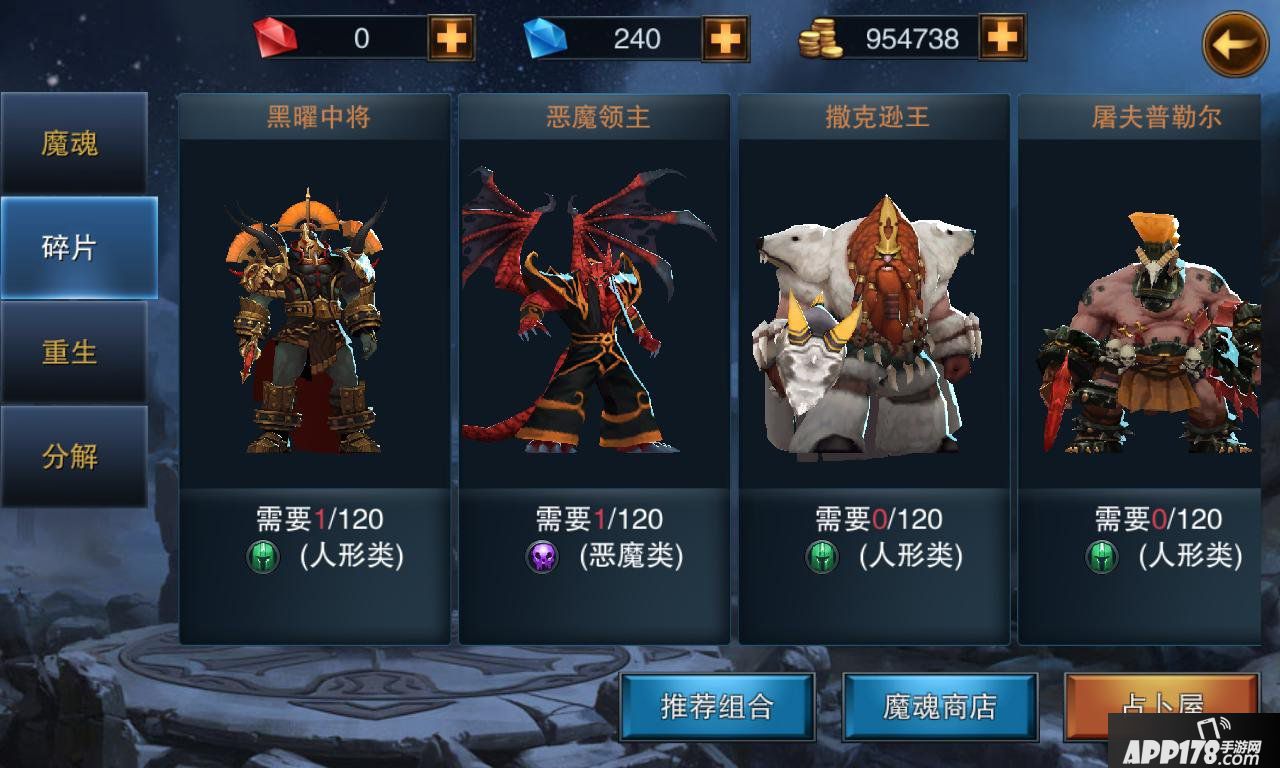Click the green humanoid type icon under 黑曜中将

point(262,556)
